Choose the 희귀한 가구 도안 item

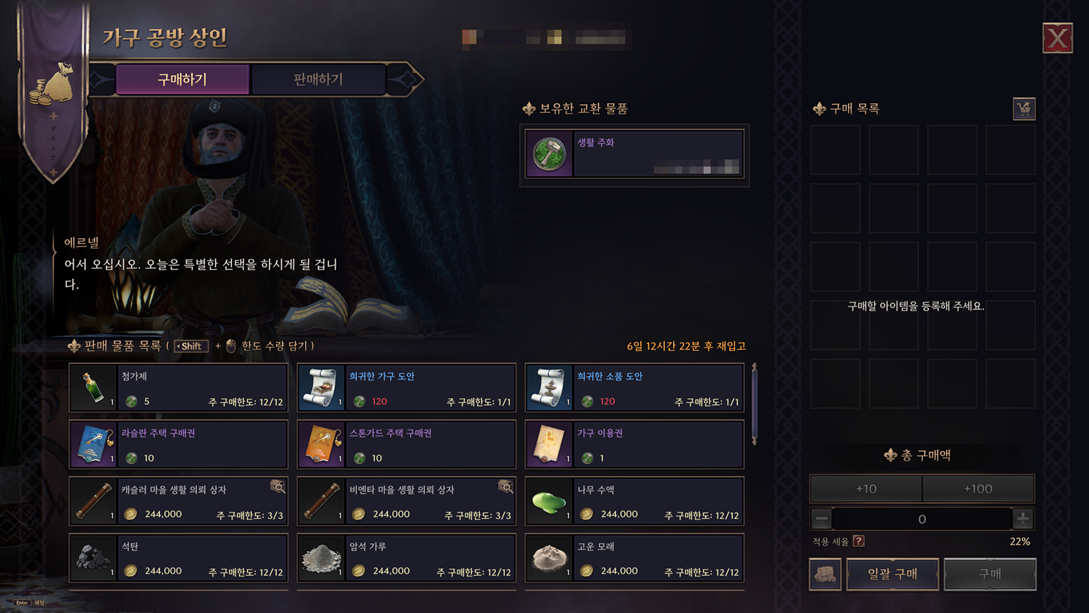[407, 388]
